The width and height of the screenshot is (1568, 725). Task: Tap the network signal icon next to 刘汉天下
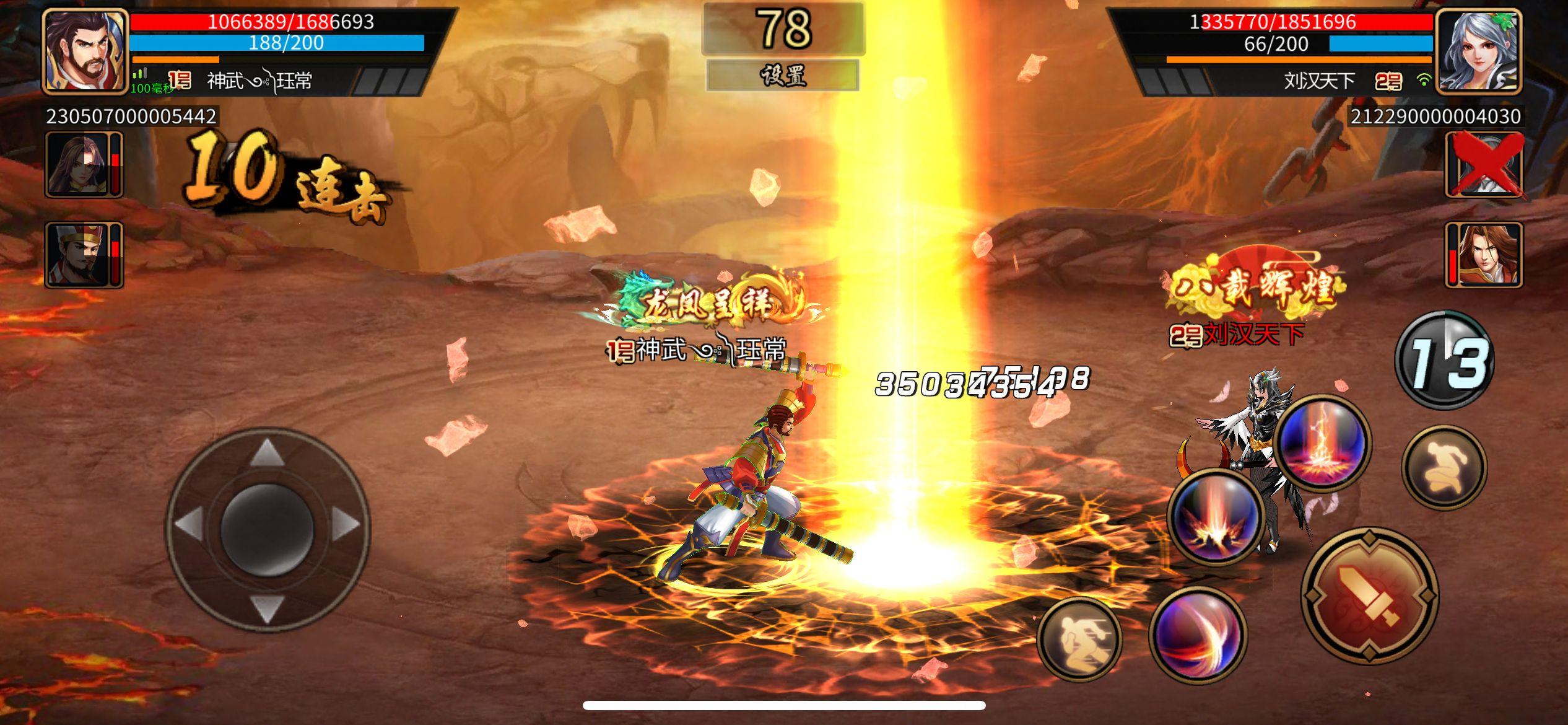coord(1423,79)
